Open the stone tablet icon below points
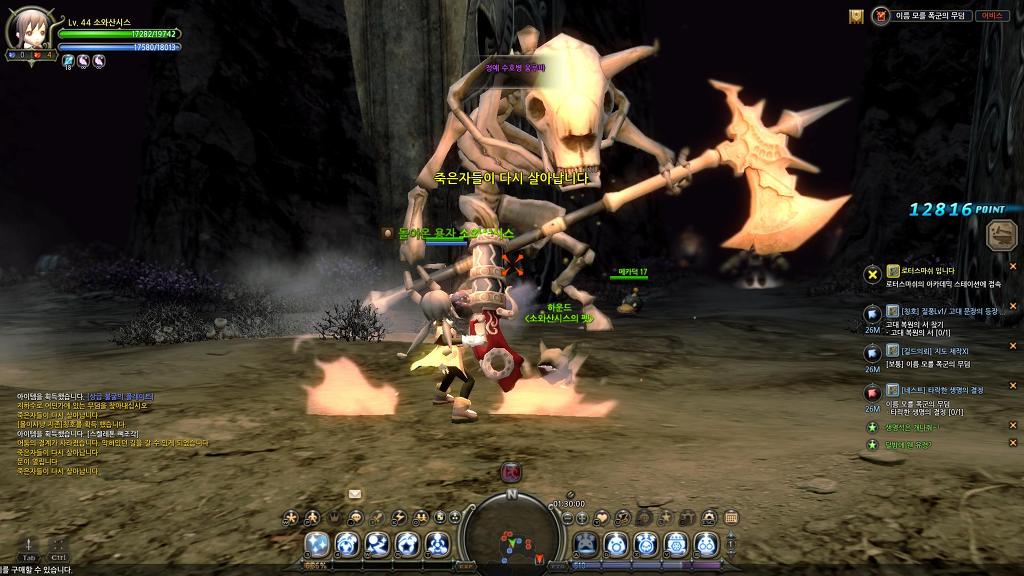The width and height of the screenshot is (1024, 576). point(999,235)
